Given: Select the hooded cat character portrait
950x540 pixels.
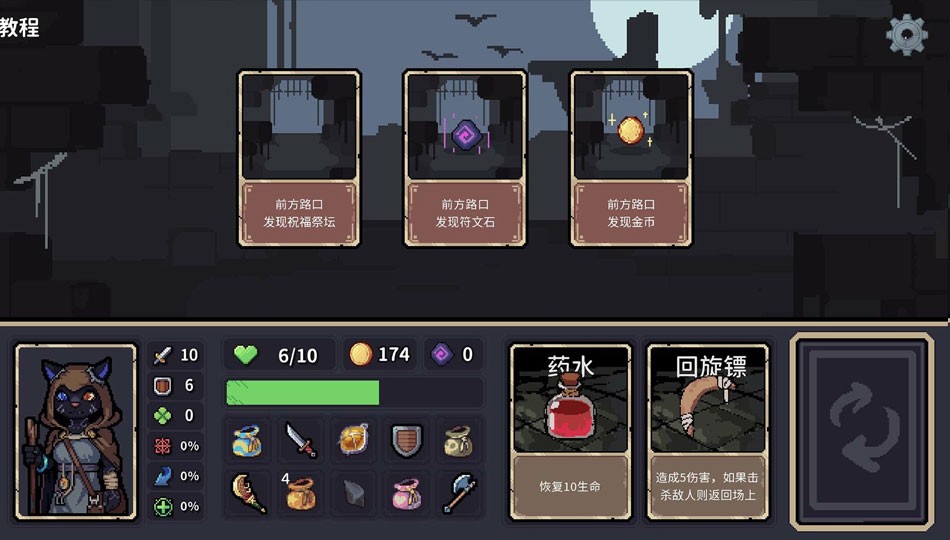Looking at the screenshot, I should tap(76, 431).
